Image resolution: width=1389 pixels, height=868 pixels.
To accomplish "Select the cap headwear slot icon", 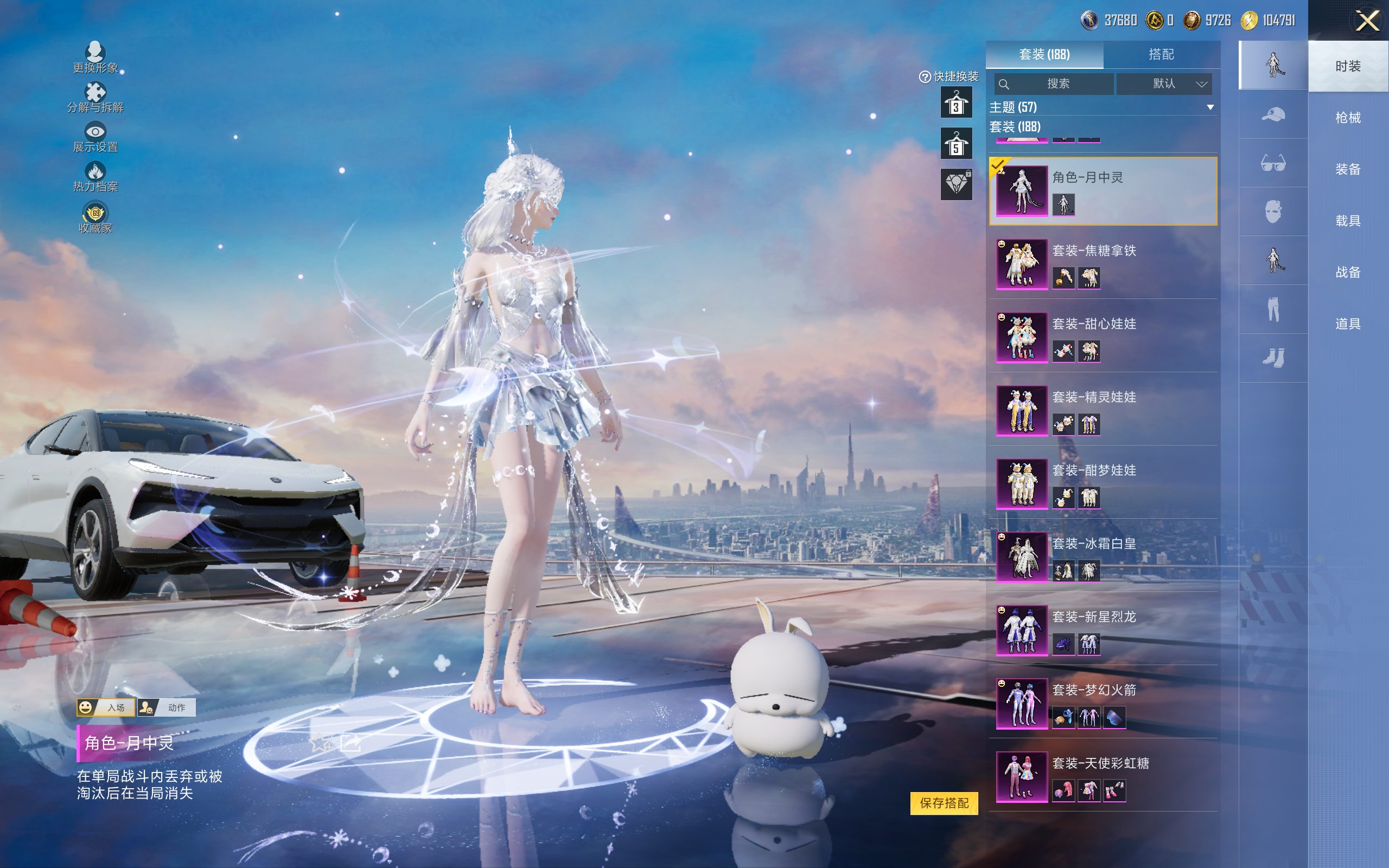I will 1272,114.
